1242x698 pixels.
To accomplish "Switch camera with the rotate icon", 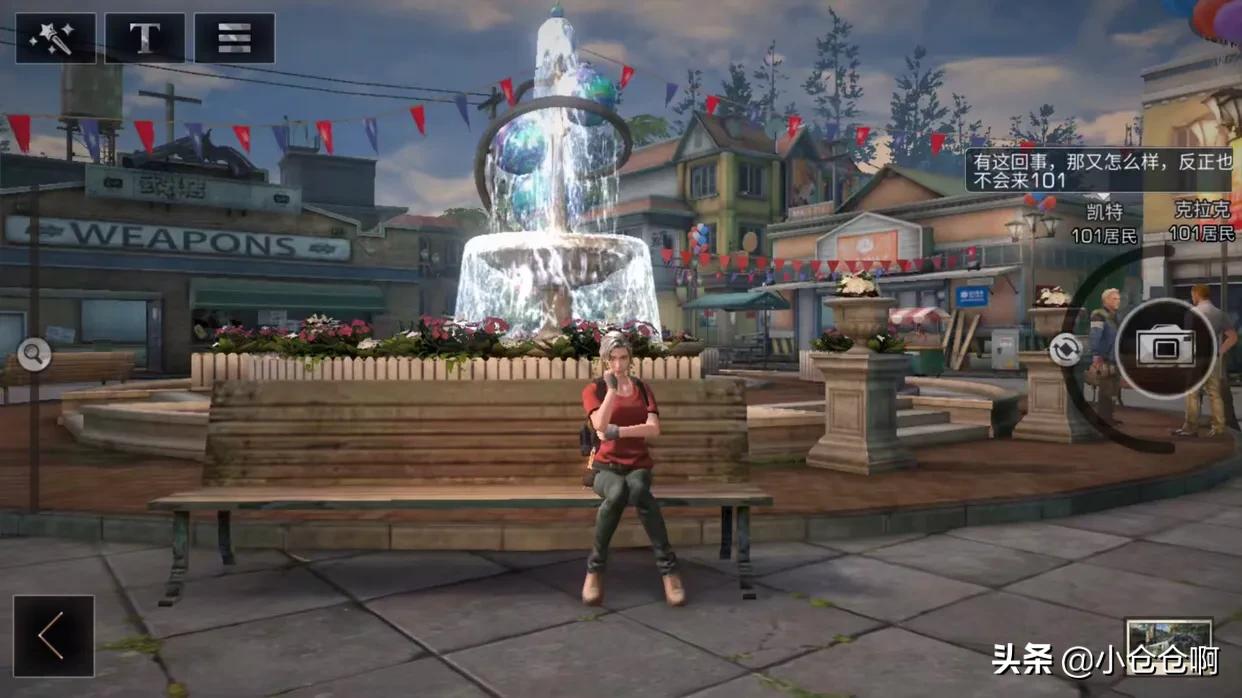I will pyautogui.click(x=1064, y=350).
